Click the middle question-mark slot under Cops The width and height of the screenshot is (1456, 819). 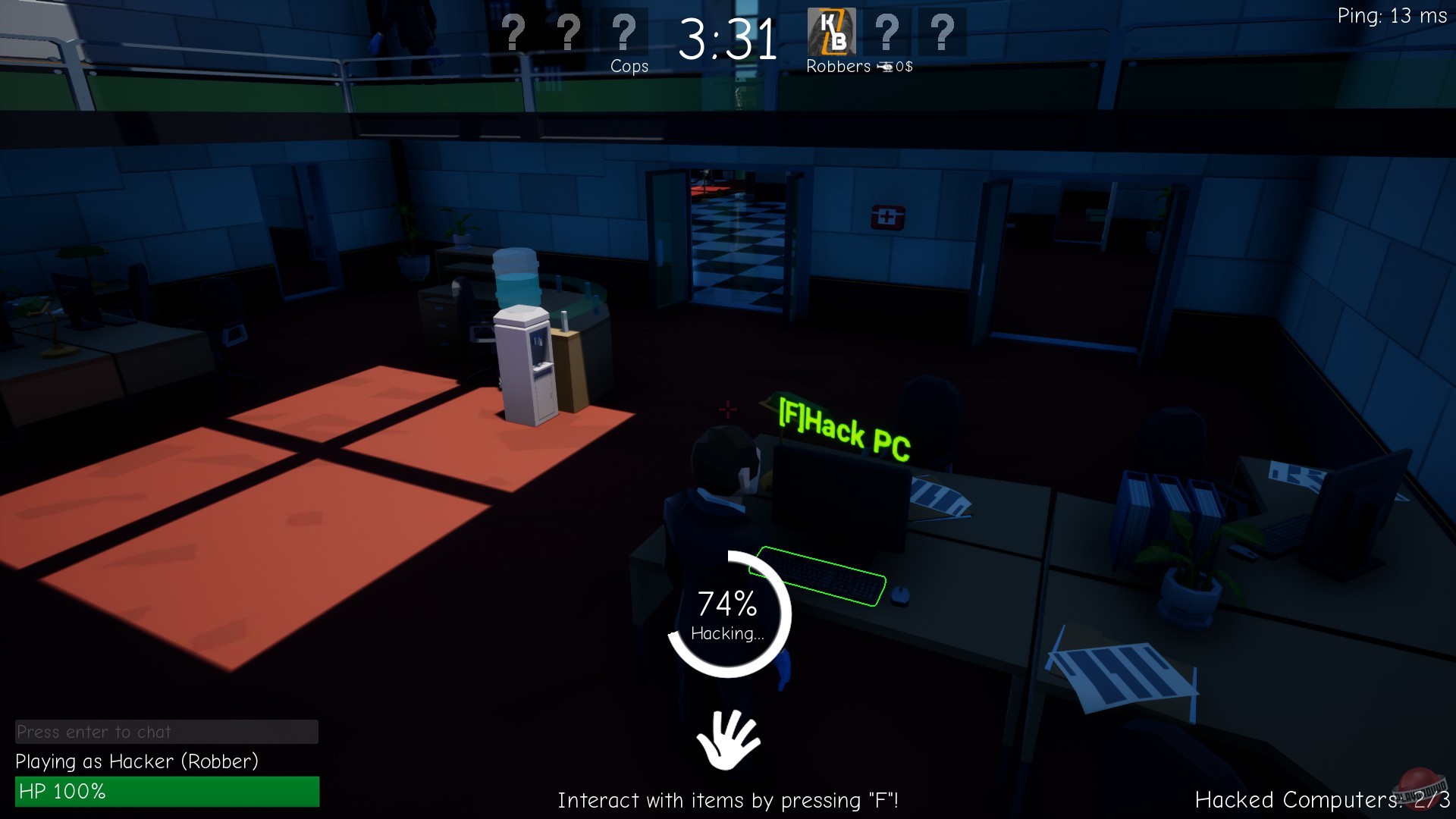pos(568,32)
